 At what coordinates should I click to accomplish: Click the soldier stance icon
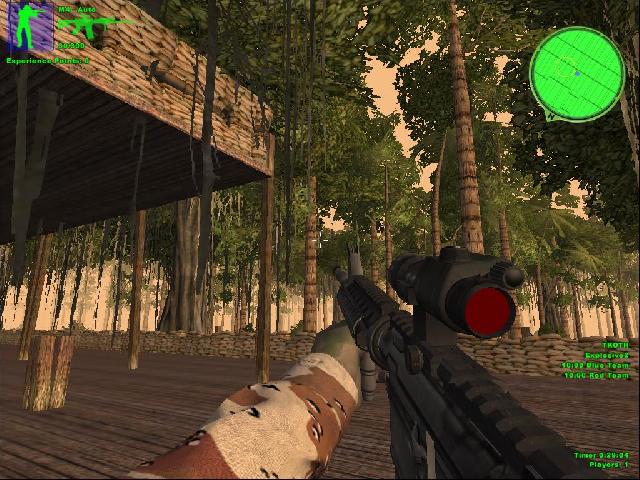point(30,27)
